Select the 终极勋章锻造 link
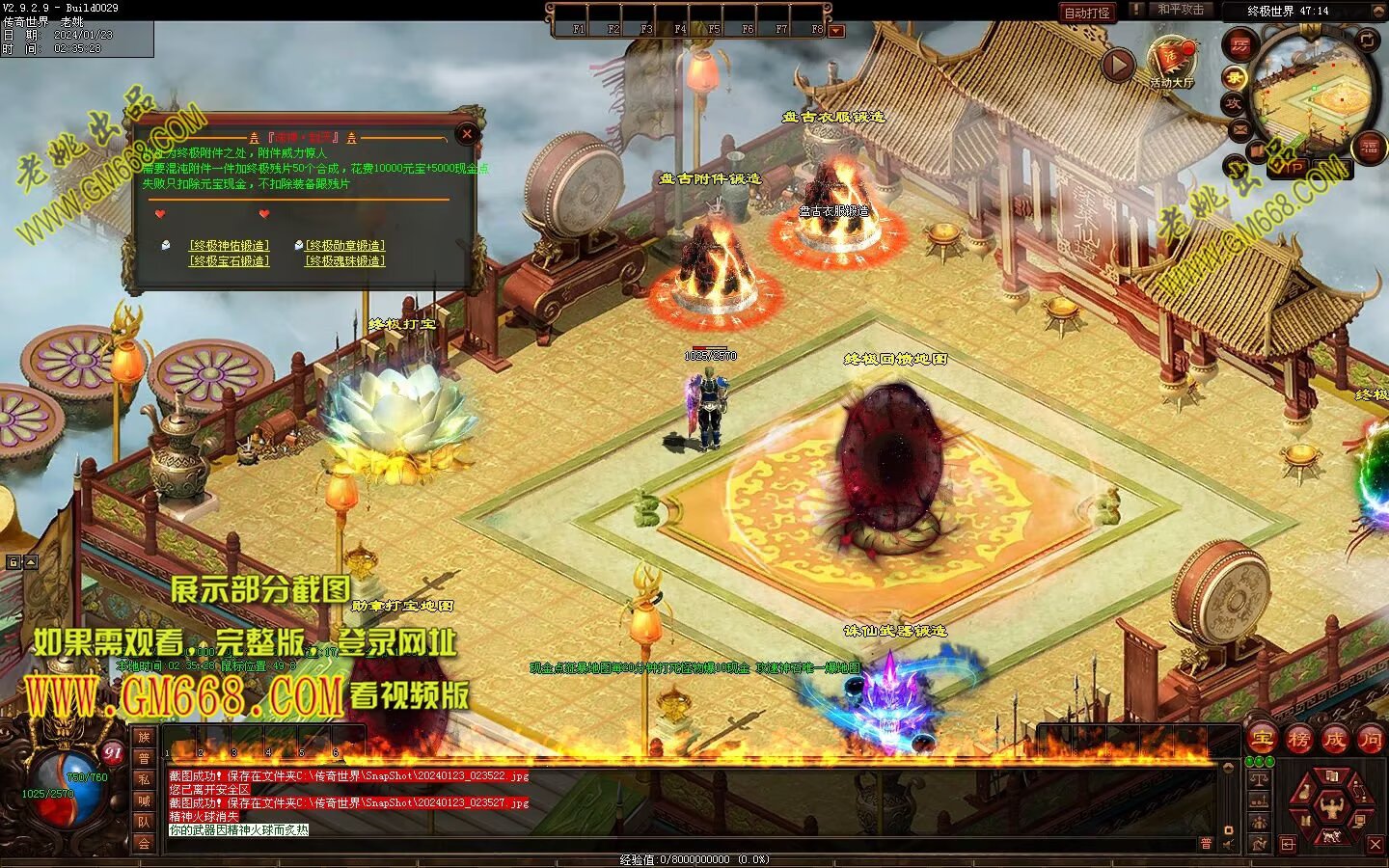The width and height of the screenshot is (1389, 868). pyautogui.click(x=344, y=246)
